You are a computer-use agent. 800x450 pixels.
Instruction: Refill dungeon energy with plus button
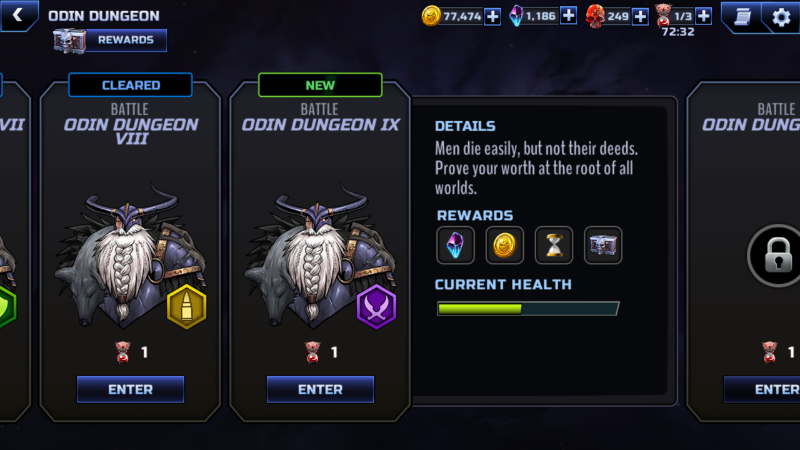click(x=703, y=16)
